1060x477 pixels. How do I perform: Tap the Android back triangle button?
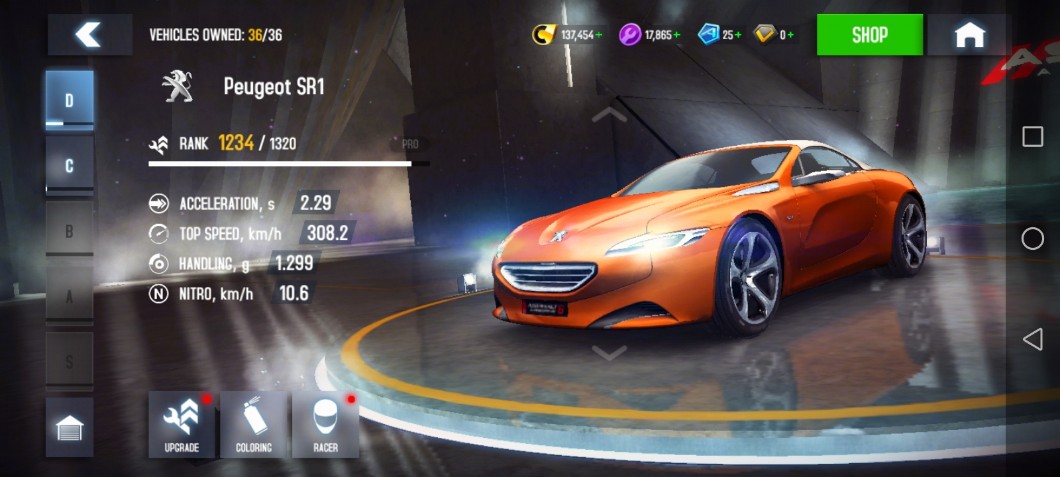[1032, 340]
